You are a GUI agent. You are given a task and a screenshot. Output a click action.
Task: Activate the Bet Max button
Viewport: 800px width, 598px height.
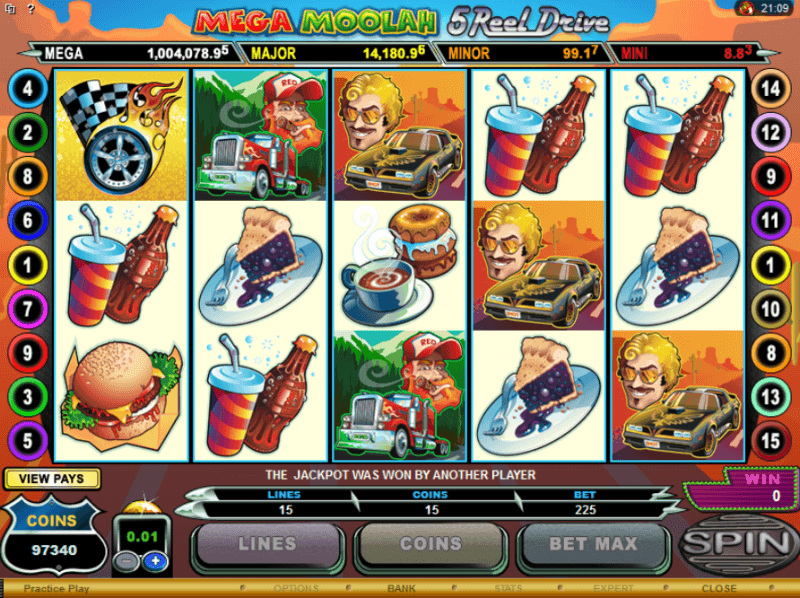point(593,545)
